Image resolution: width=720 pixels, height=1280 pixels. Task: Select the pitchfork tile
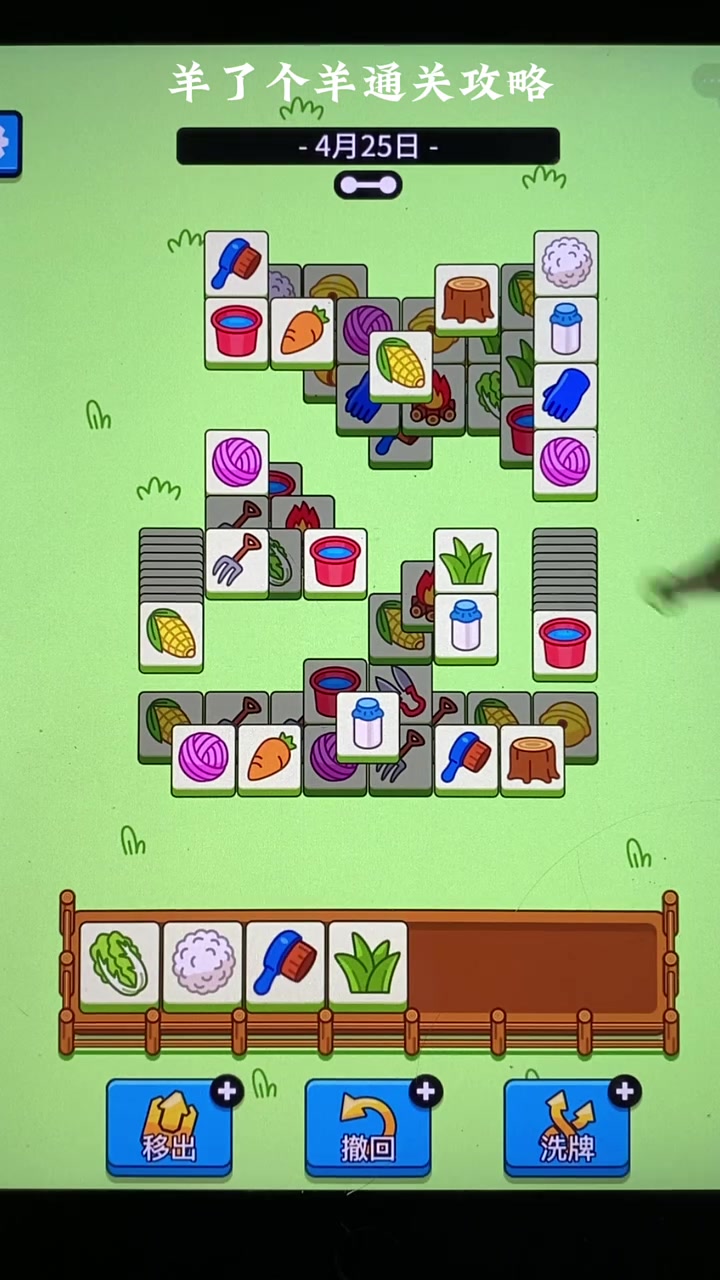point(237,562)
